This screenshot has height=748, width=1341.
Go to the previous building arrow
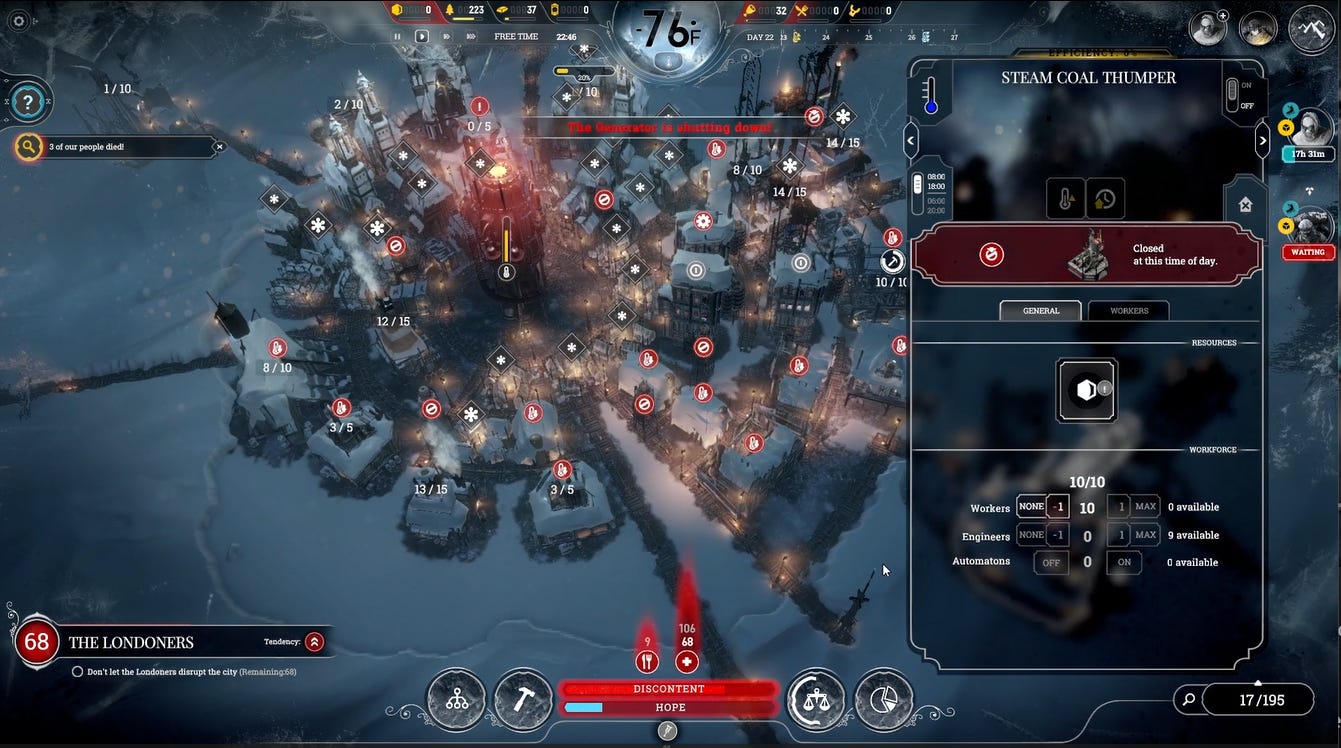(910, 141)
